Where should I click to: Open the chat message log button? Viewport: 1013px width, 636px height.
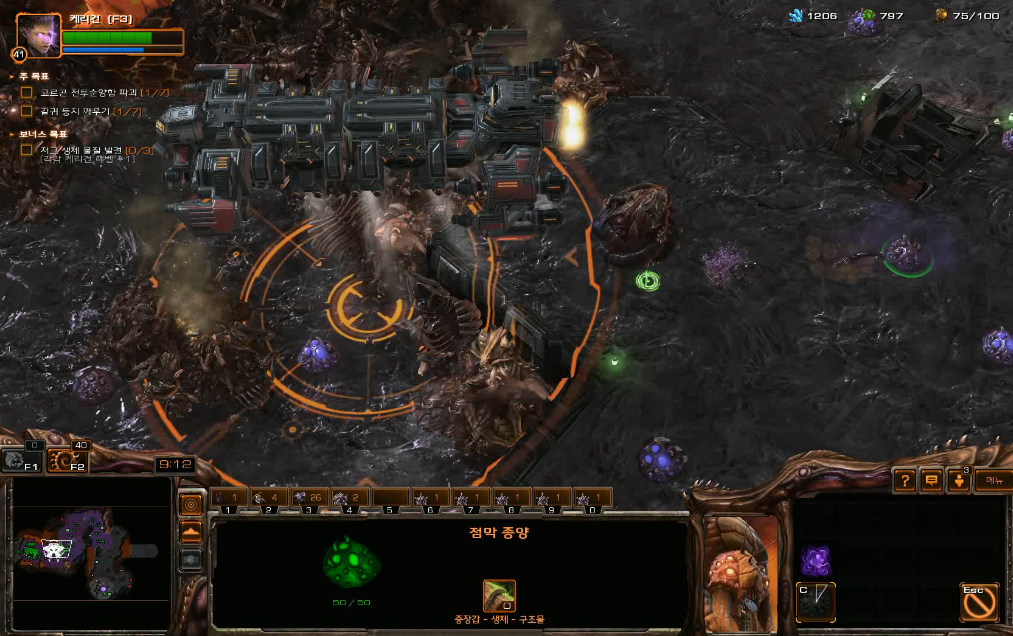tap(931, 481)
